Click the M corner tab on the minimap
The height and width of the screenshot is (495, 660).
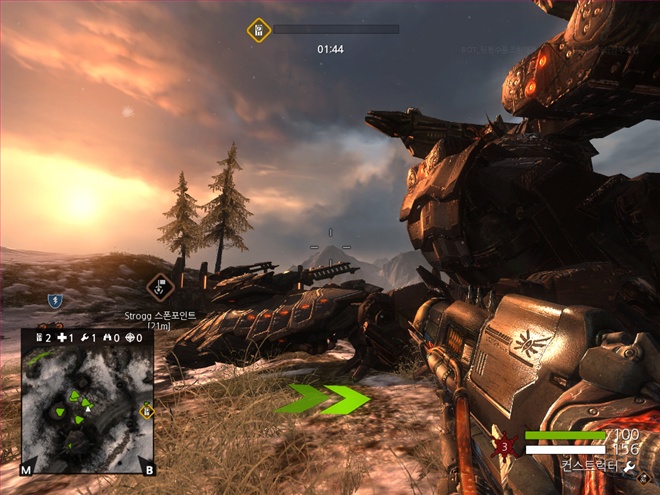[x=27, y=469]
